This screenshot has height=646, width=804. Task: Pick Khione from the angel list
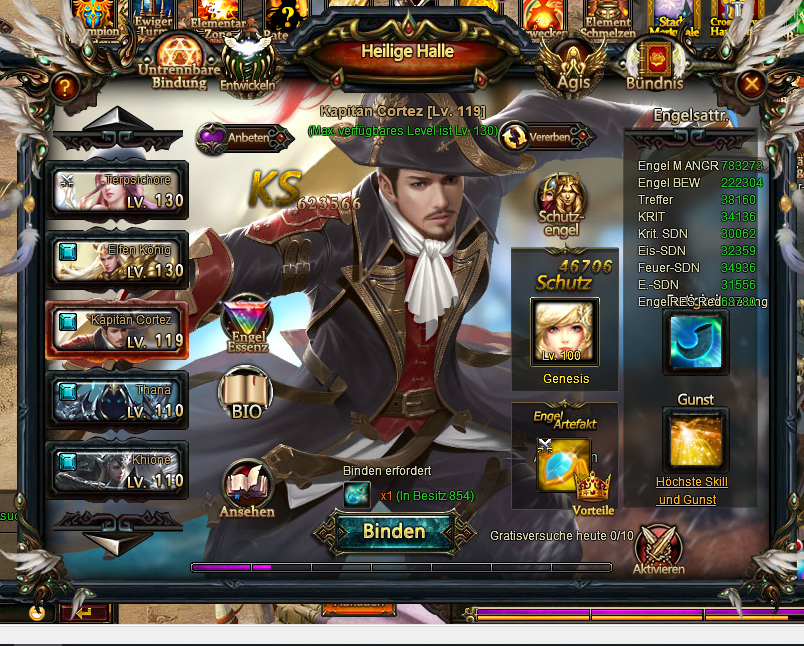117,470
